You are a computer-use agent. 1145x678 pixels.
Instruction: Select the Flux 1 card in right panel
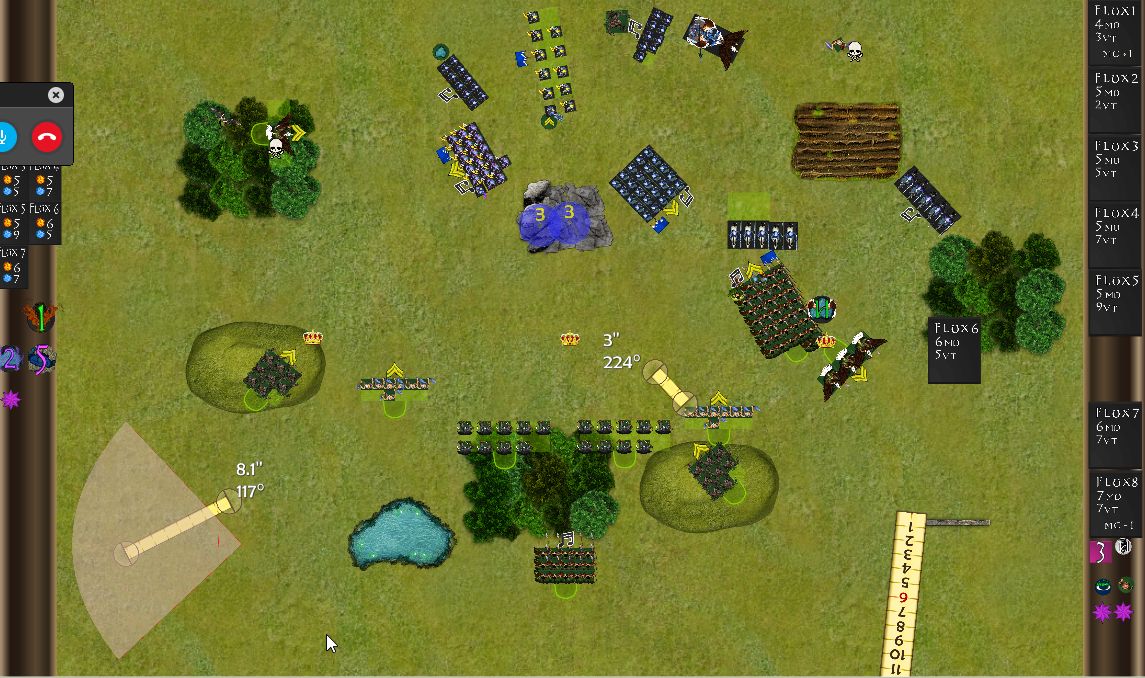click(1116, 32)
